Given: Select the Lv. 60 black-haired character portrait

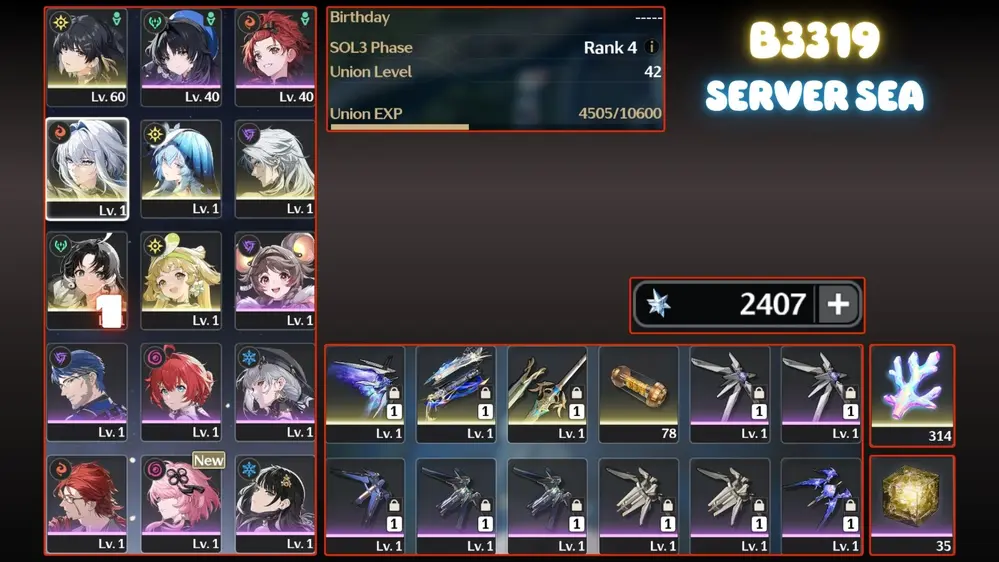Looking at the screenshot, I should 87,57.
